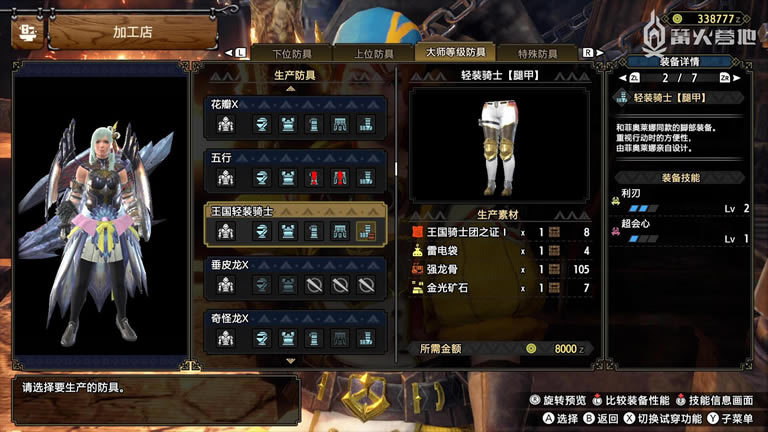Click the up arrow above the armor list
This screenshot has height=432, width=768.
(x=291, y=88)
